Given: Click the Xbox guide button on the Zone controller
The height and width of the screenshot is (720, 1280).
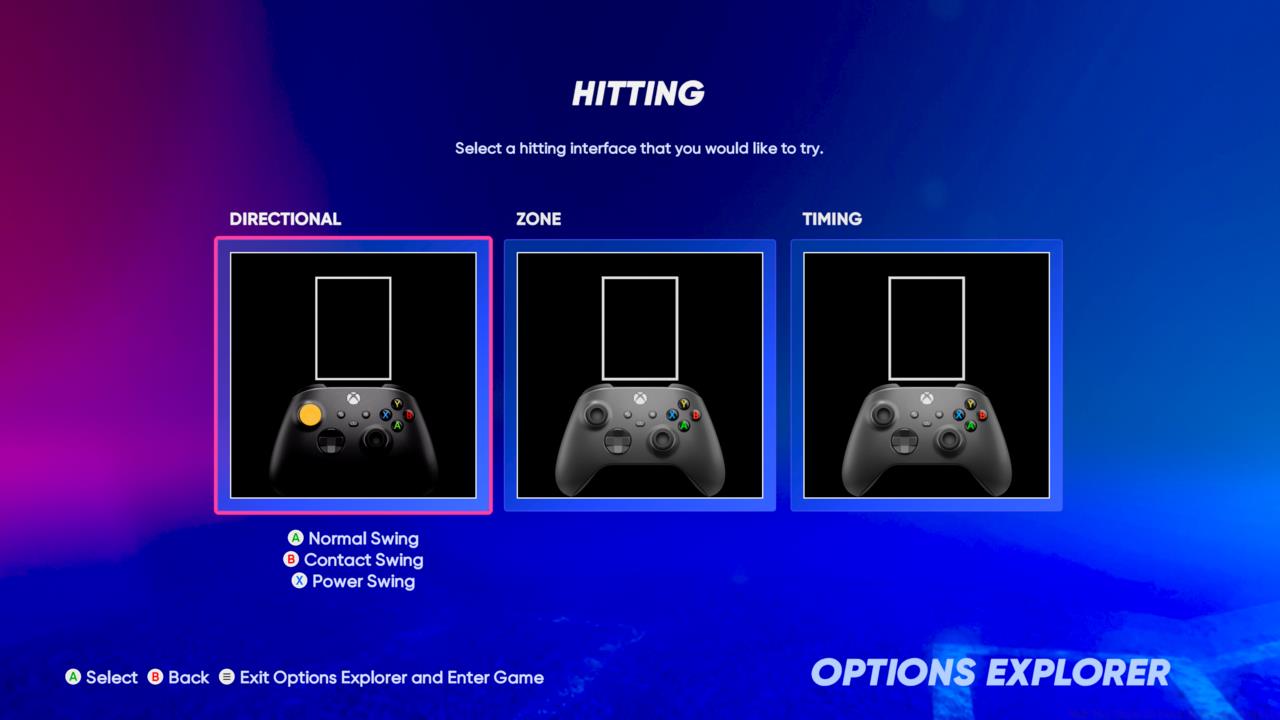Looking at the screenshot, I should [639, 398].
